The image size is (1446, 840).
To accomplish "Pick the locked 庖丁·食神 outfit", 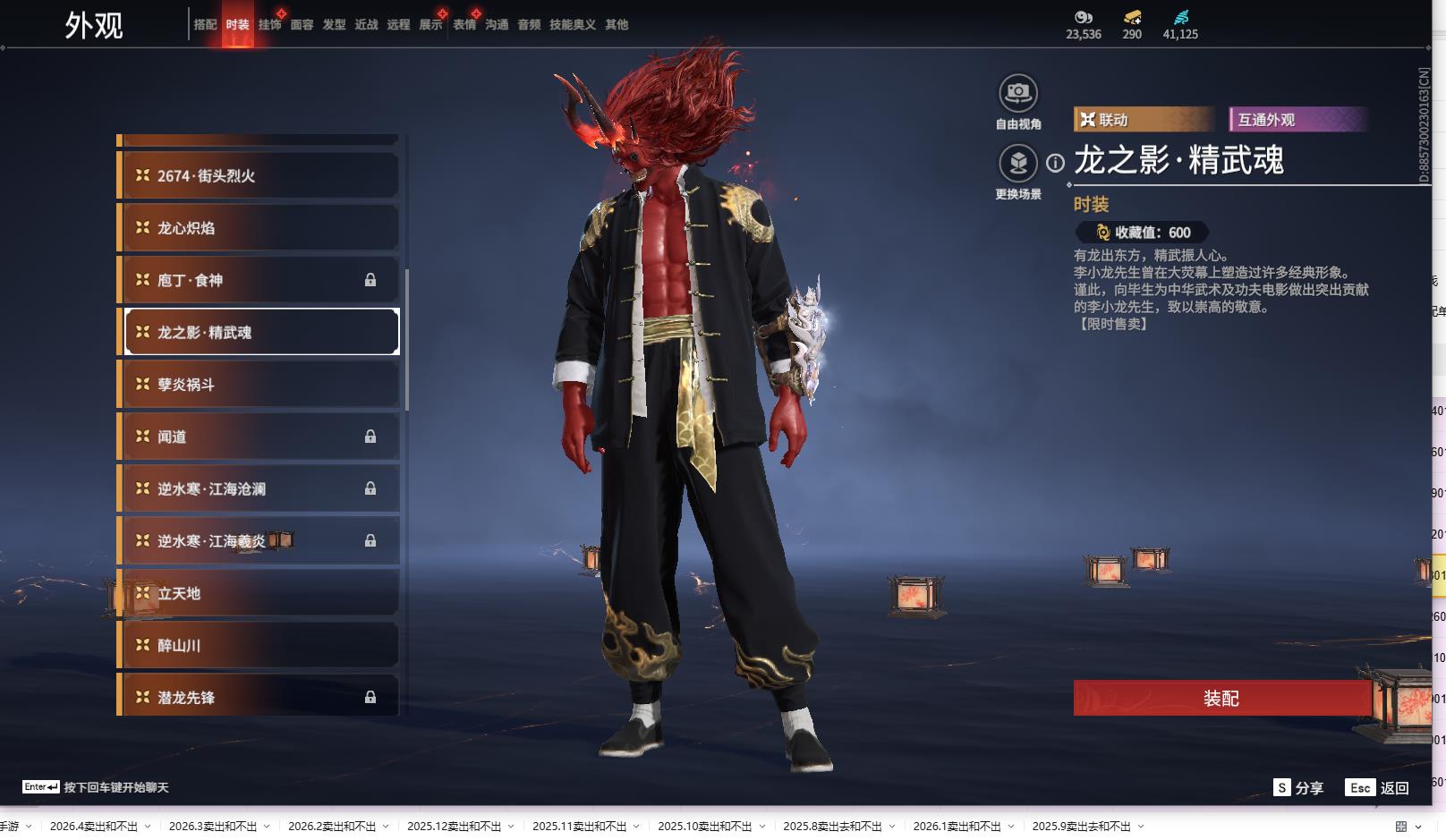I will (259, 280).
